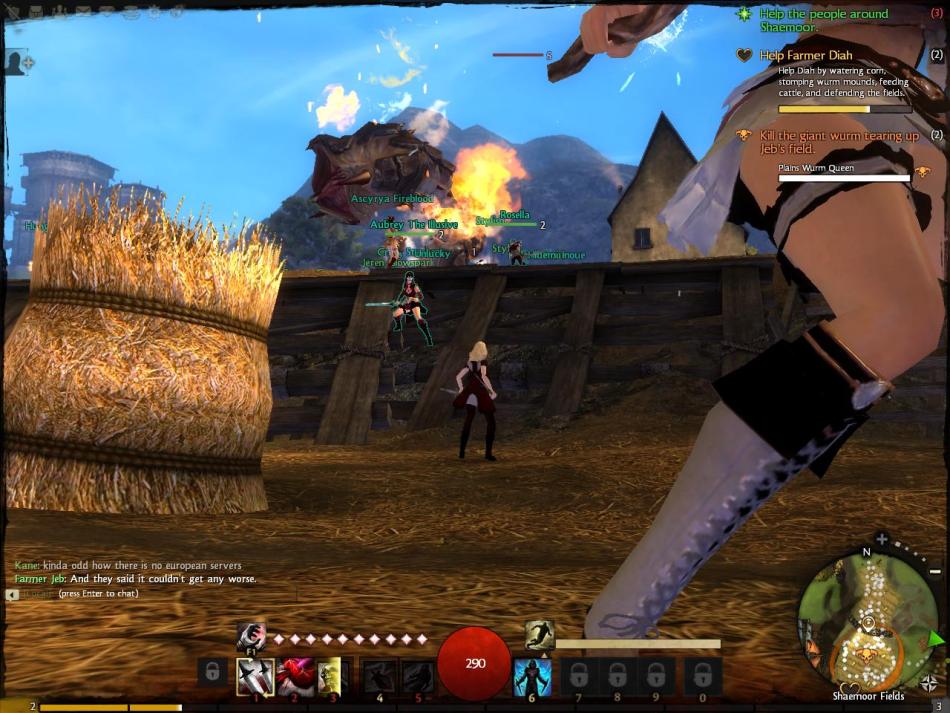Open the party portrait with plus icon
950x713 pixels.
point(17,62)
